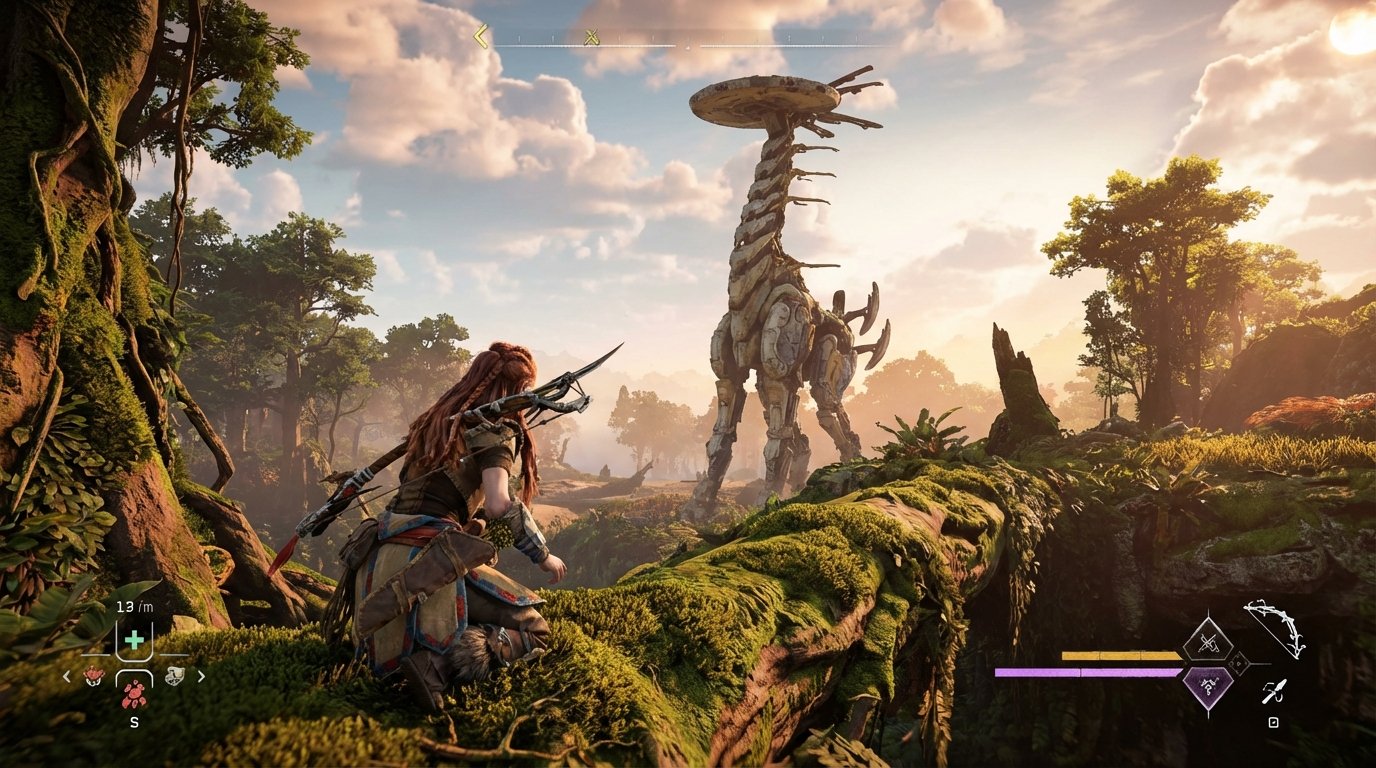
Task: Click the red berries medicine icon
Action: click(x=135, y=694)
